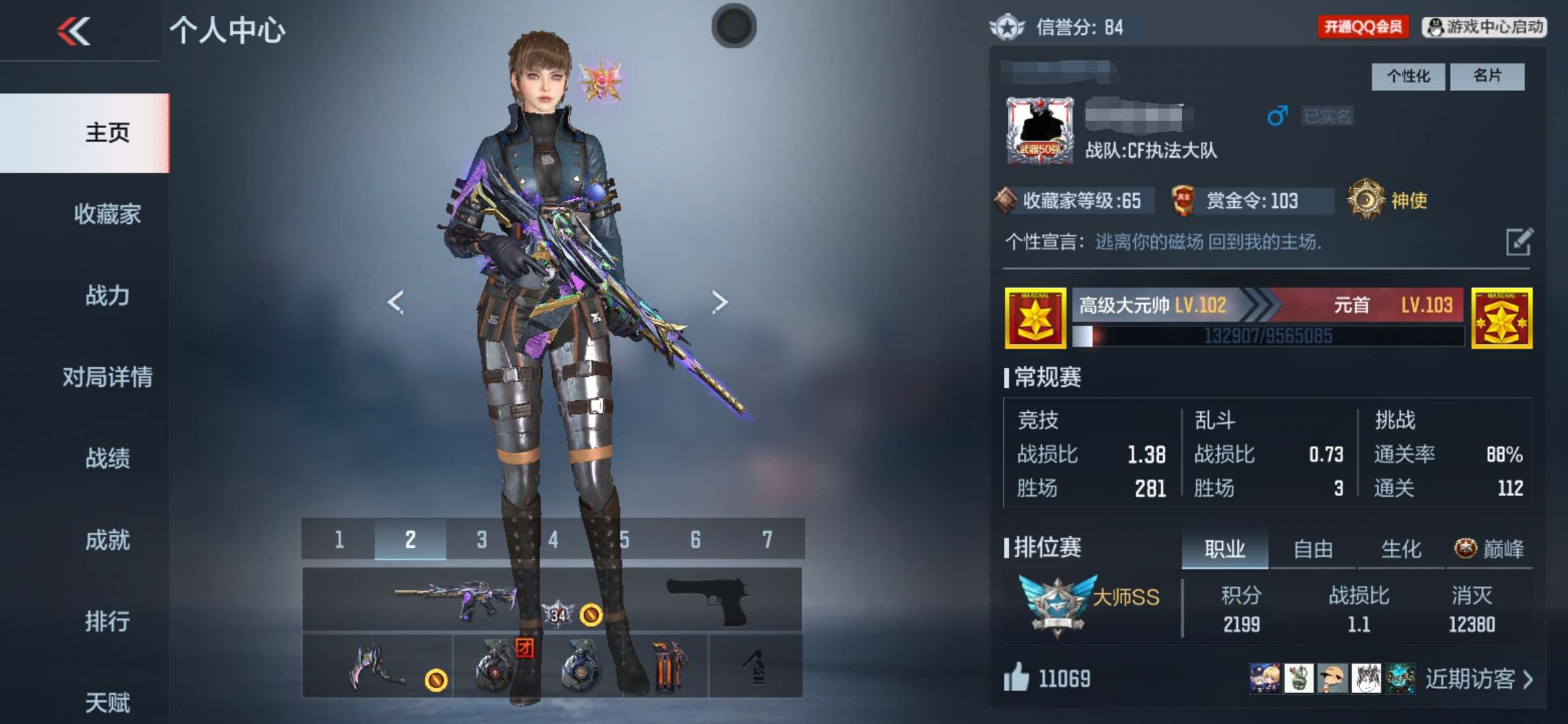The height and width of the screenshot is (724, 1568).
Task: Select loadout bag number 3
Action: 481,540
